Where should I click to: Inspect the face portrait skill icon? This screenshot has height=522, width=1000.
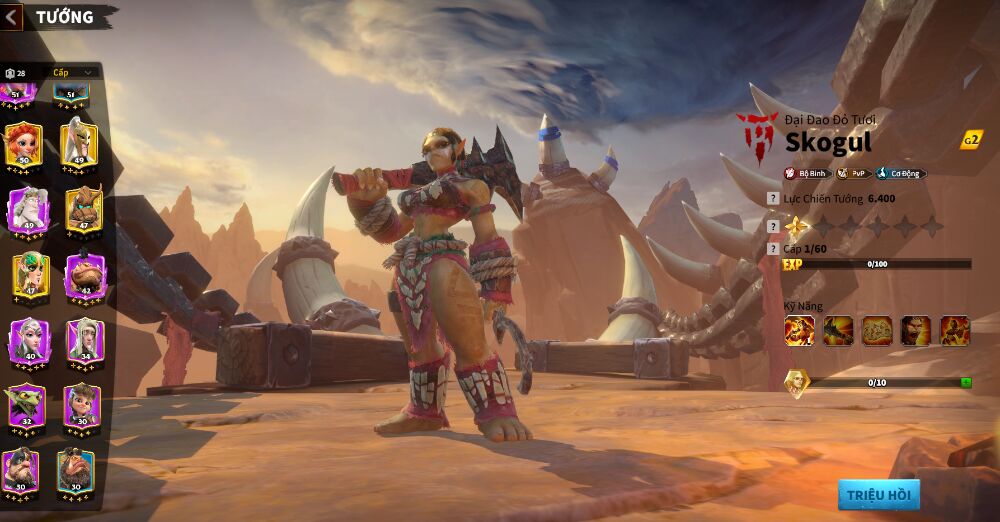click(916, 330)
